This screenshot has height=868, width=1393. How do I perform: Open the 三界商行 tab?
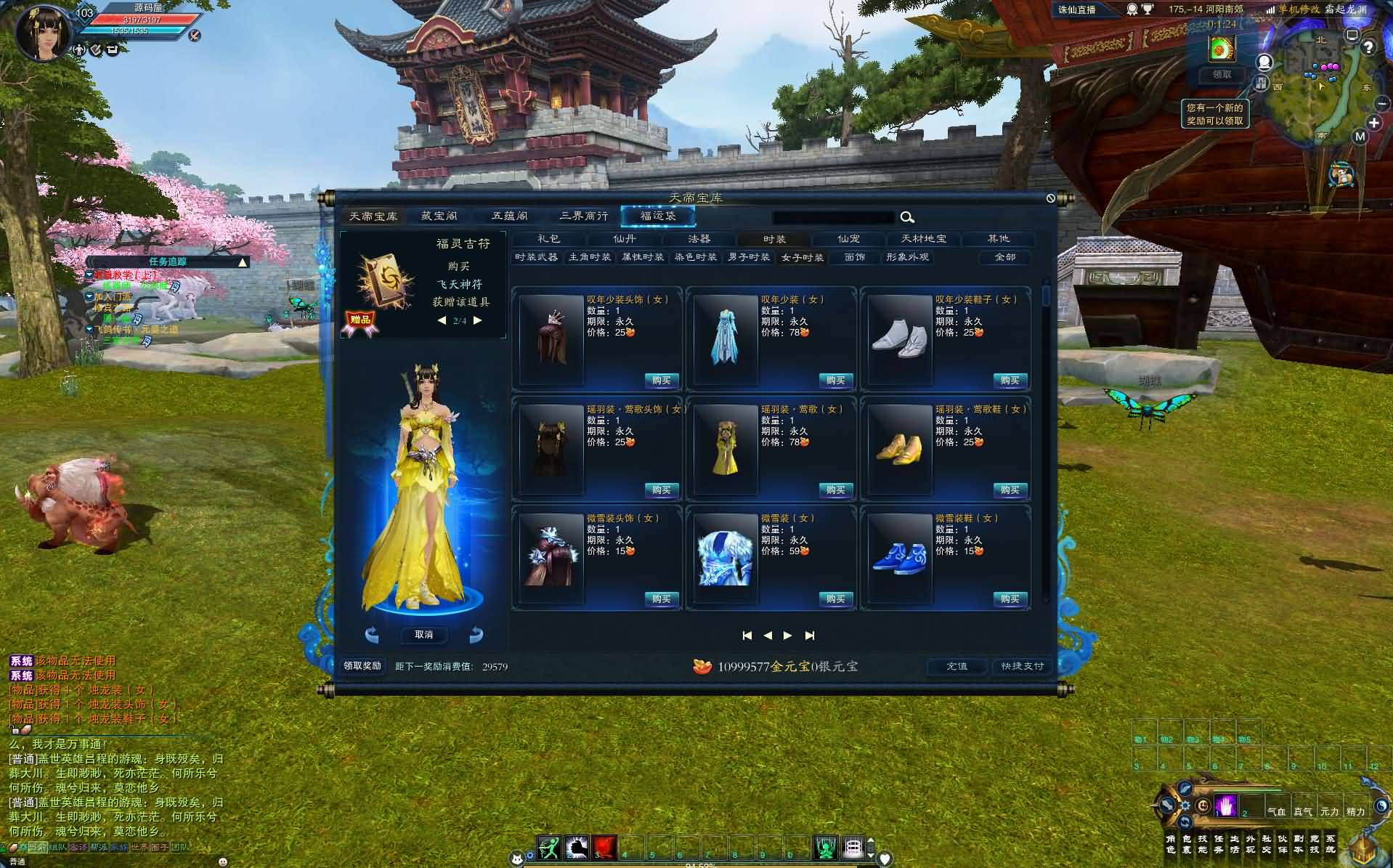point(583,216)
